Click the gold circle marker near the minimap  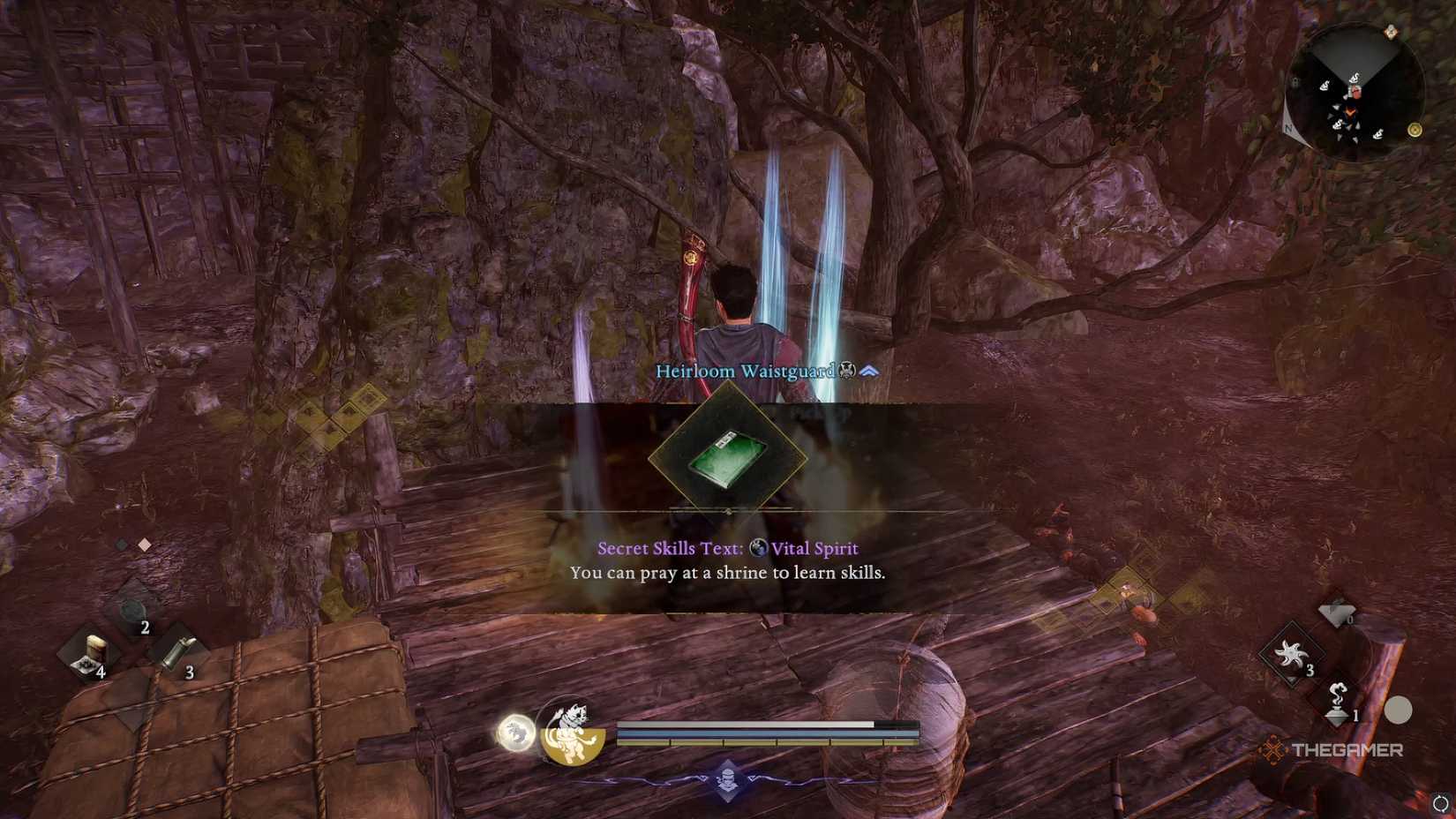[x=1415, y=130]
